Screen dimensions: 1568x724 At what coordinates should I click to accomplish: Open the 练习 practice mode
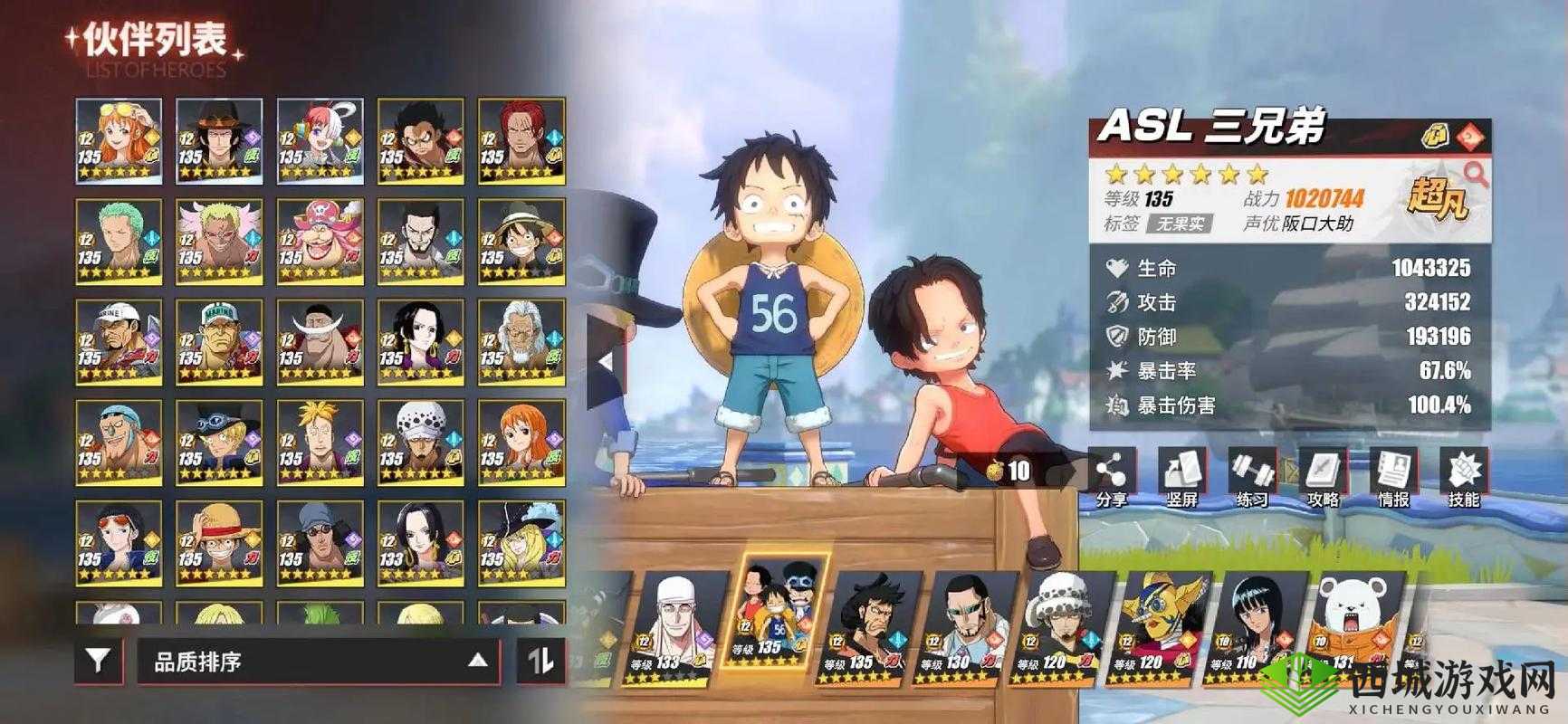coord(1251,476)
